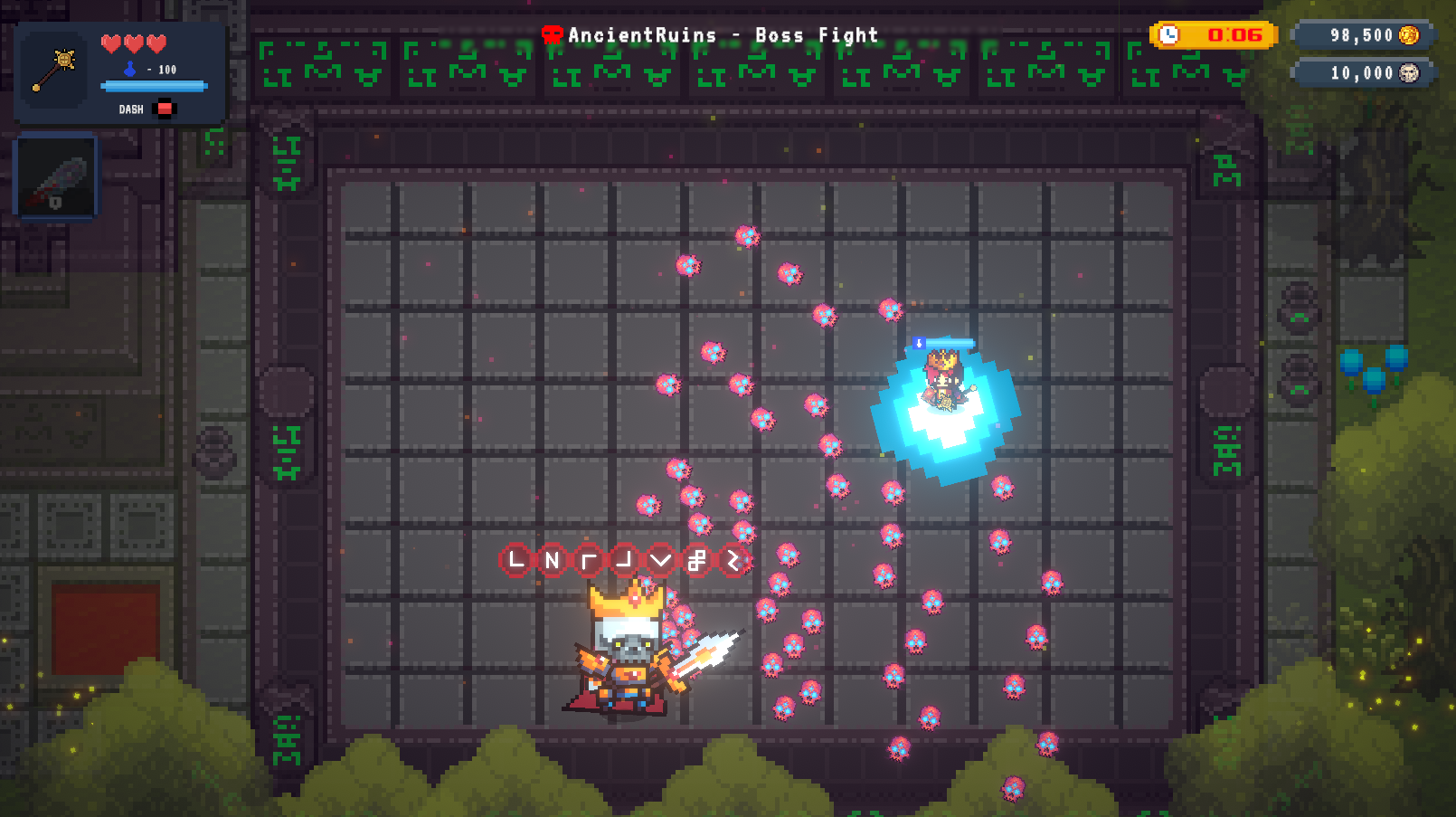Select the first heart in the health display
1456x817 pixels.
pyautogui.click(x=110, y=43)
